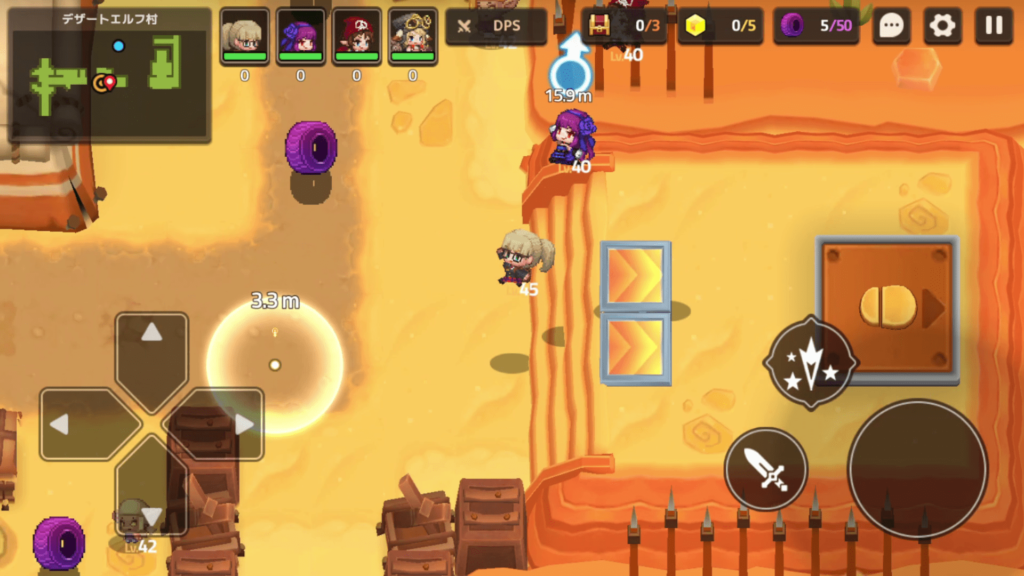The height and width of the screenshot is (576, 1024).
Task: Pause the game
Action: [x=994, y=27]
